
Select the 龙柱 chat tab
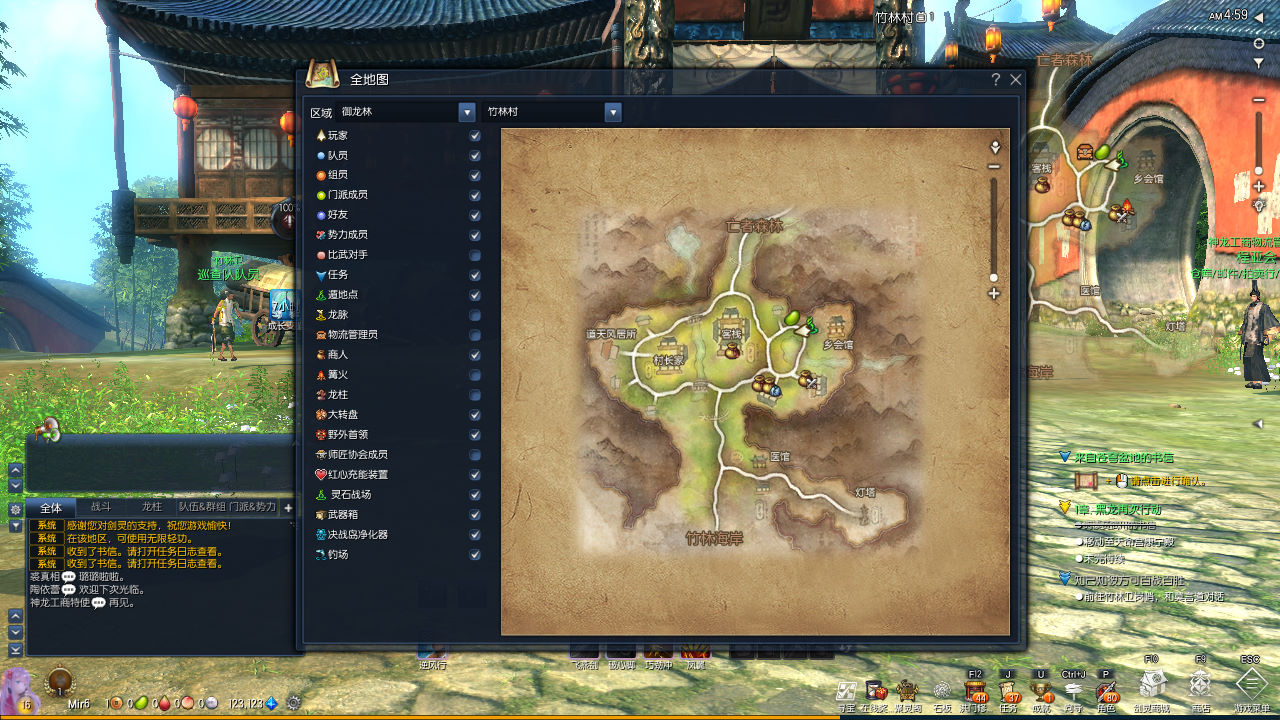(151, 508)
